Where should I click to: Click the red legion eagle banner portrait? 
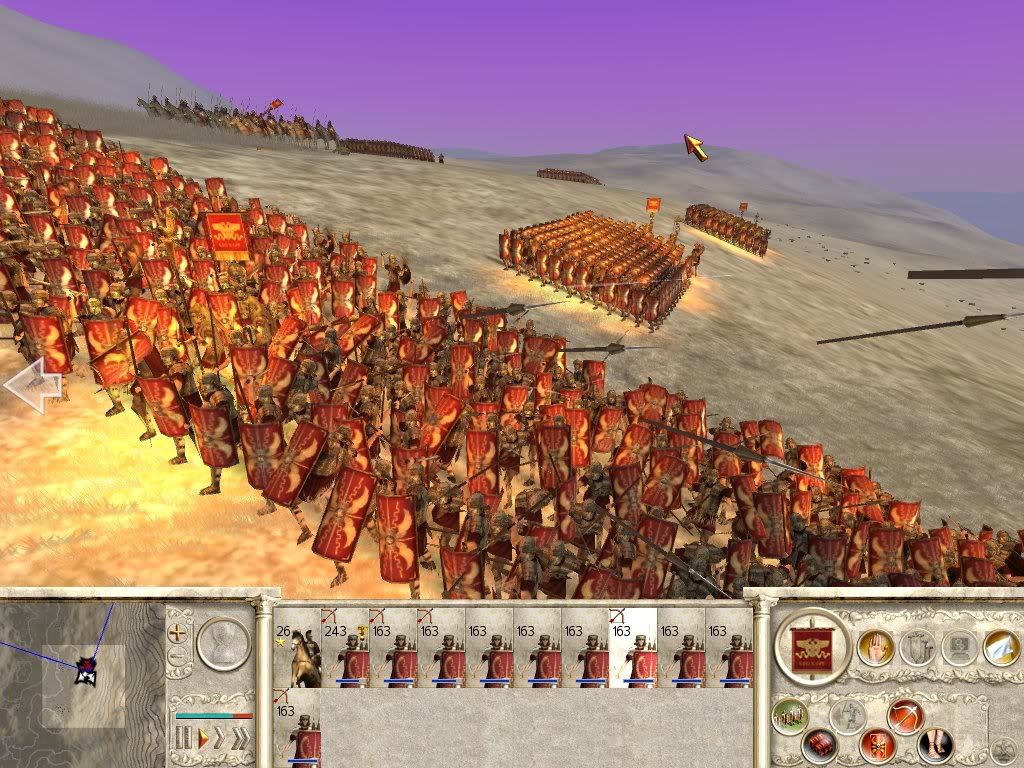[x=812, y=647]
